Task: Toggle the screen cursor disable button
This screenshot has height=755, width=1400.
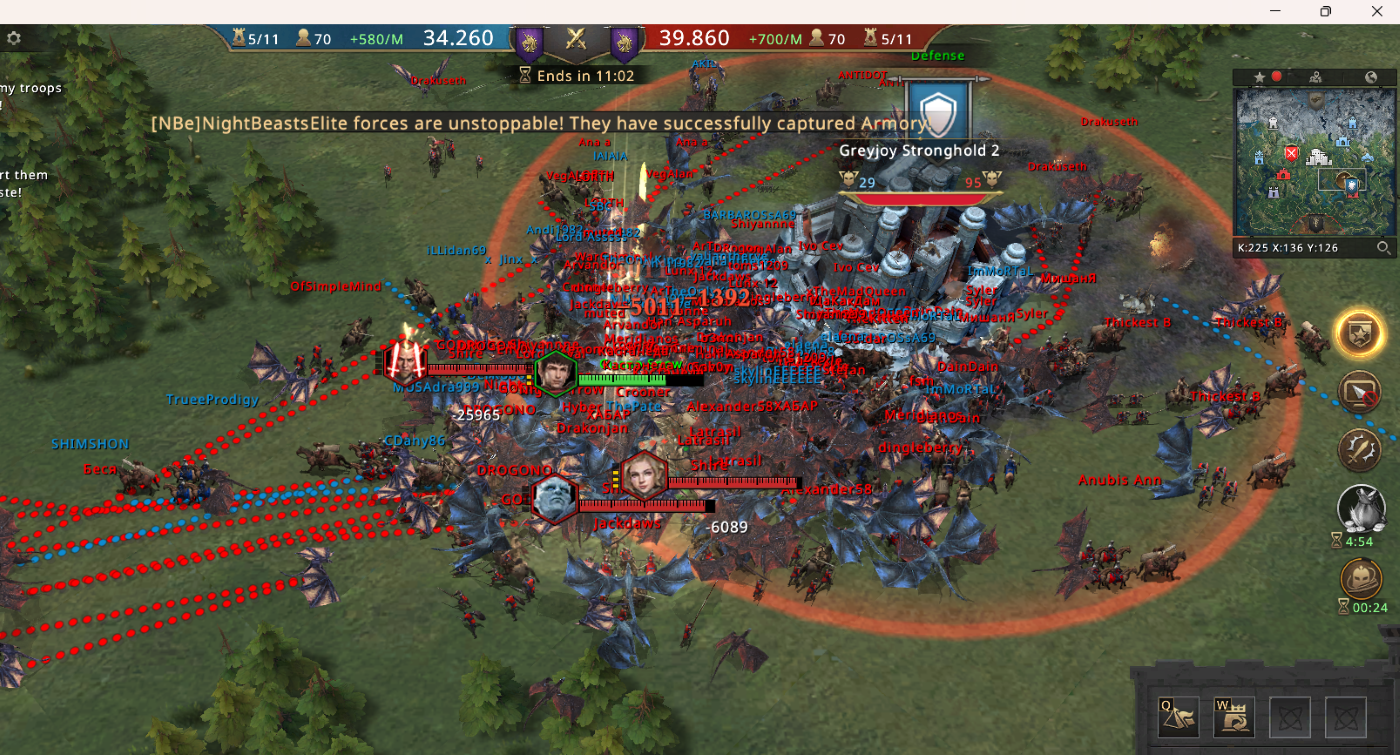Action: point(1360,392)
